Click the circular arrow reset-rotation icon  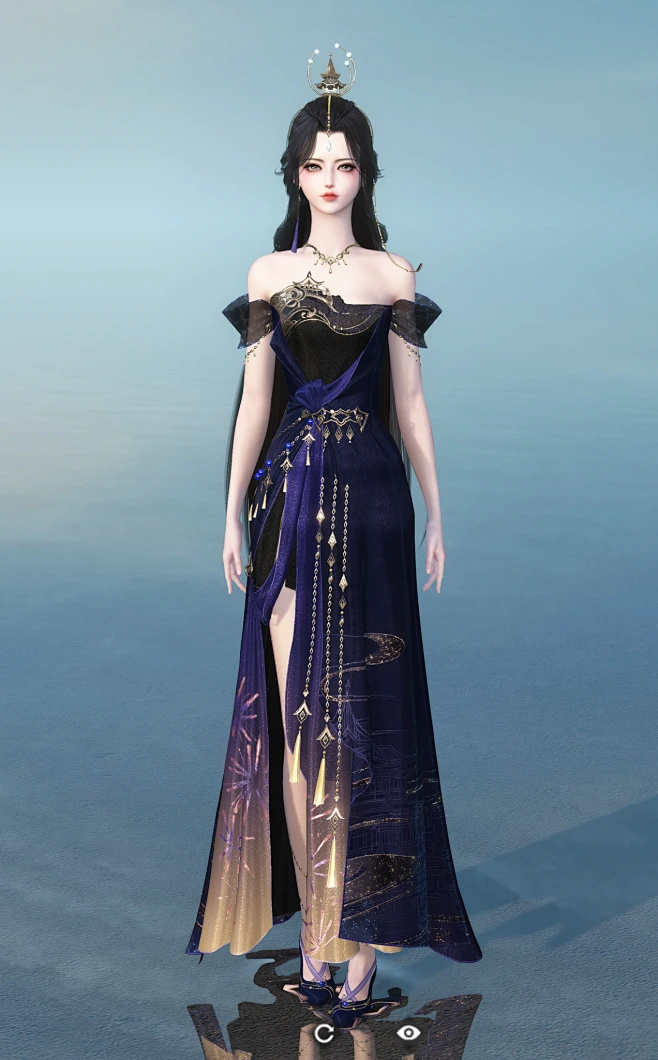pos(323,1033)
